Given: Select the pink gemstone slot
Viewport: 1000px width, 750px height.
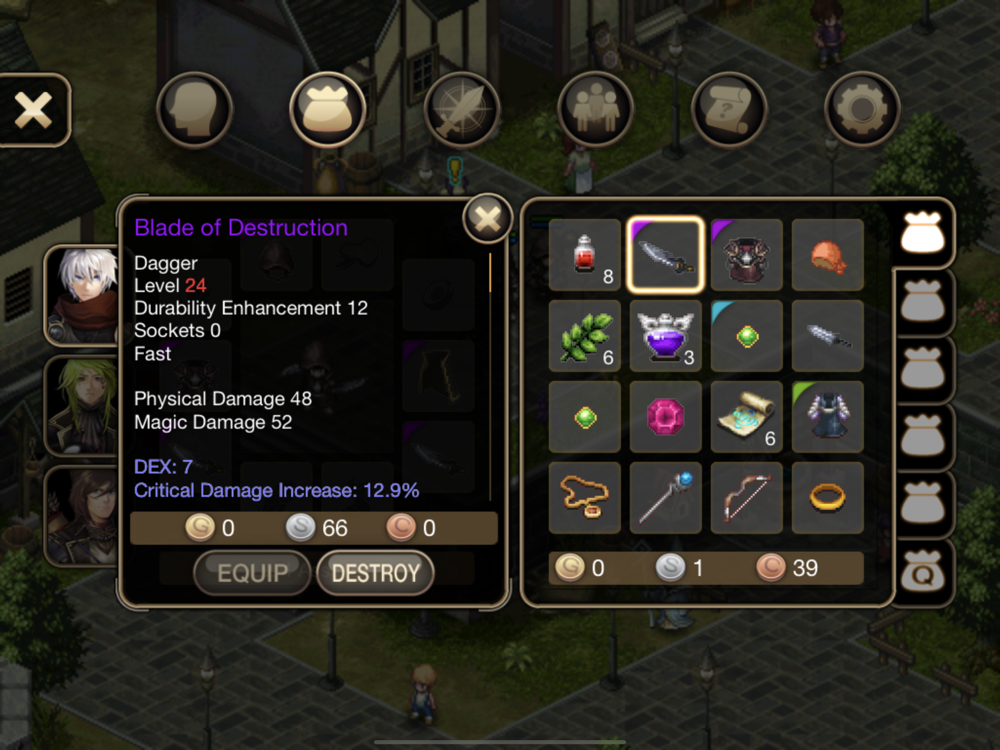Looking at the screenshot, I should (666, 416).
